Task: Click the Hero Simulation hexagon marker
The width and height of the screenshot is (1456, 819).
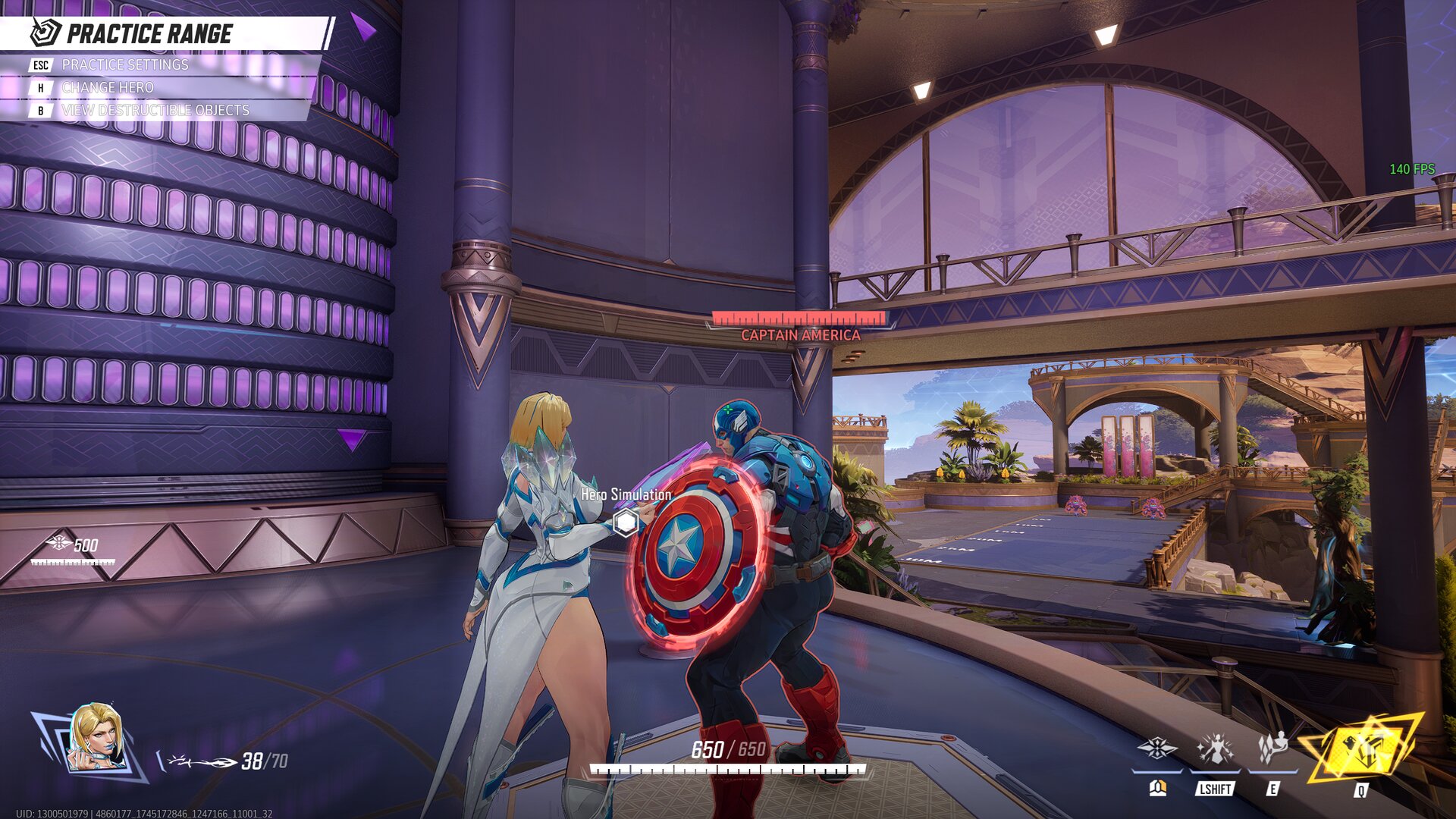Action: pos(626,522)
